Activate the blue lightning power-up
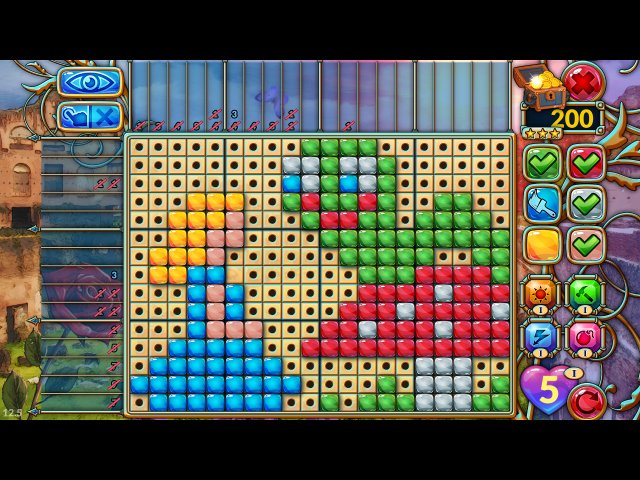 tap(541, 337)
